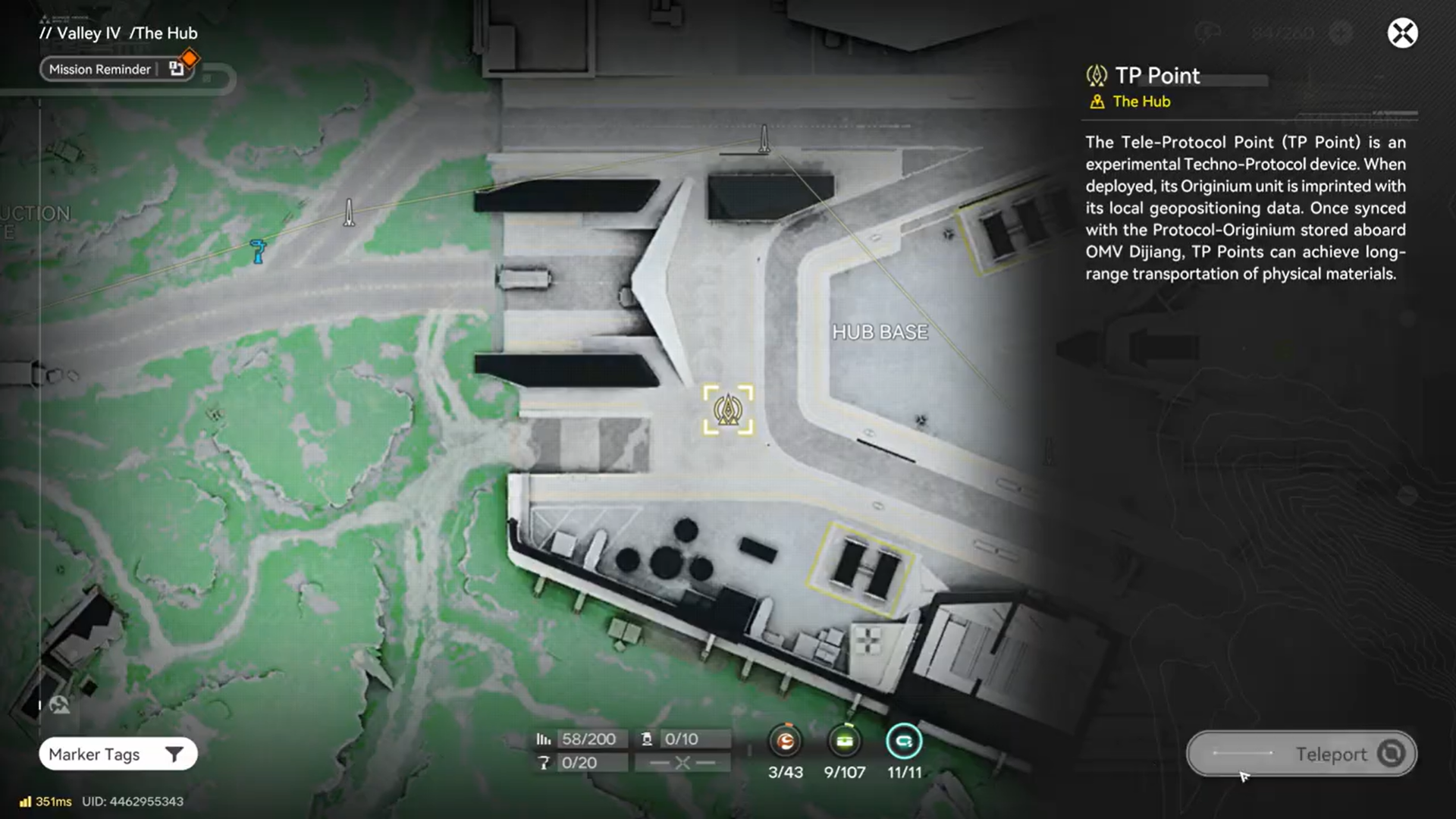Image resolution: width=1456 pixels, height=819 pixels.
Task: Click the teal-ringed 11/11 counter icon
Action: click(x=904, y=741)
